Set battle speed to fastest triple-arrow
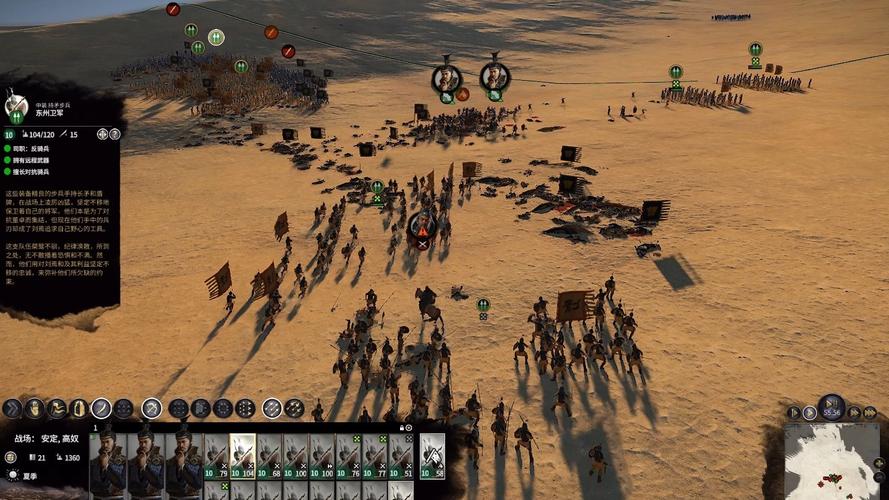The width and height of the screenshot is (889, 500). point(870,412)
